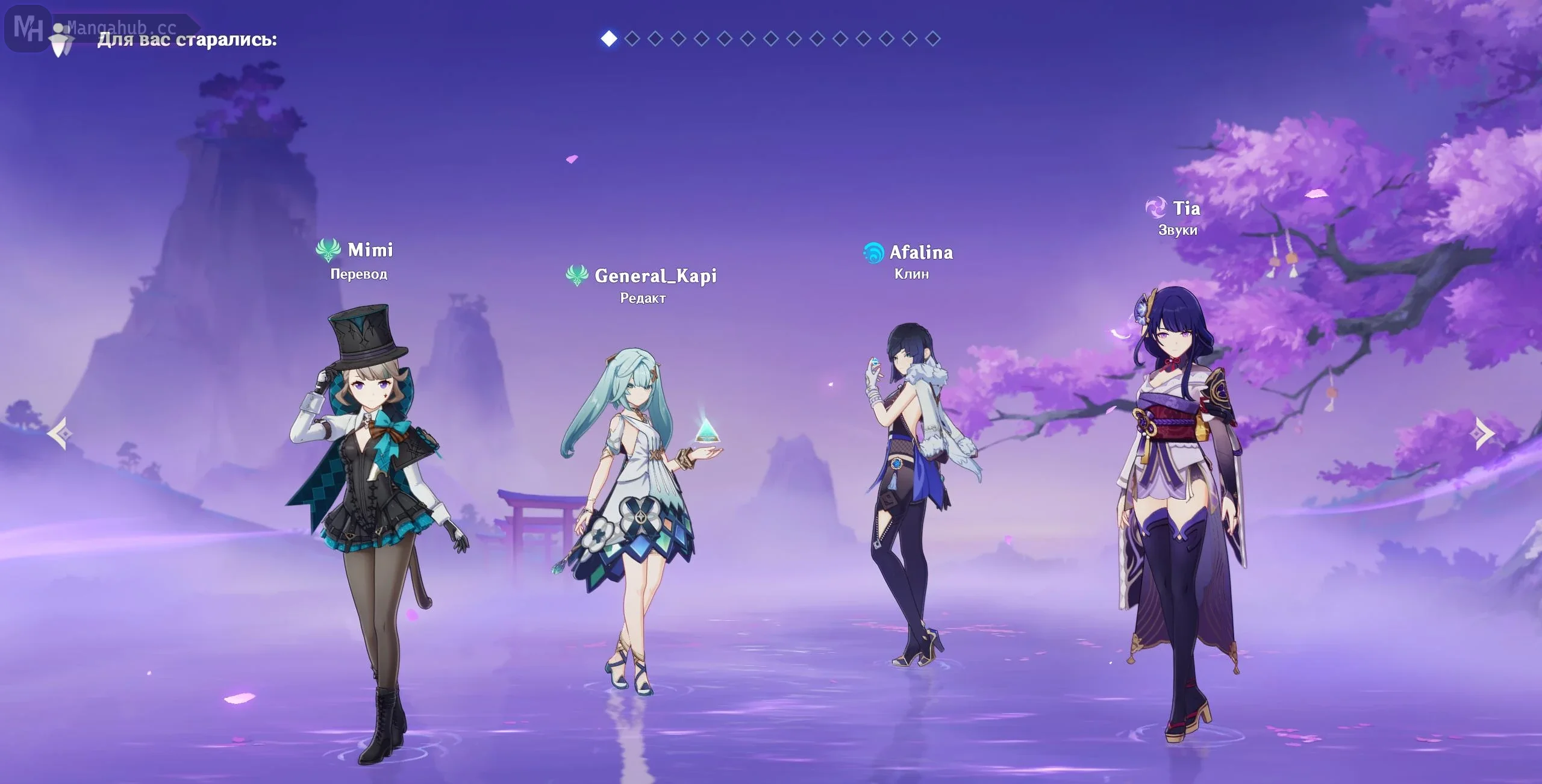This screenshot has height=784, width=1542.
Task: Open the Mangahub.cc watermark logo
Action: (x=29, y=28)
